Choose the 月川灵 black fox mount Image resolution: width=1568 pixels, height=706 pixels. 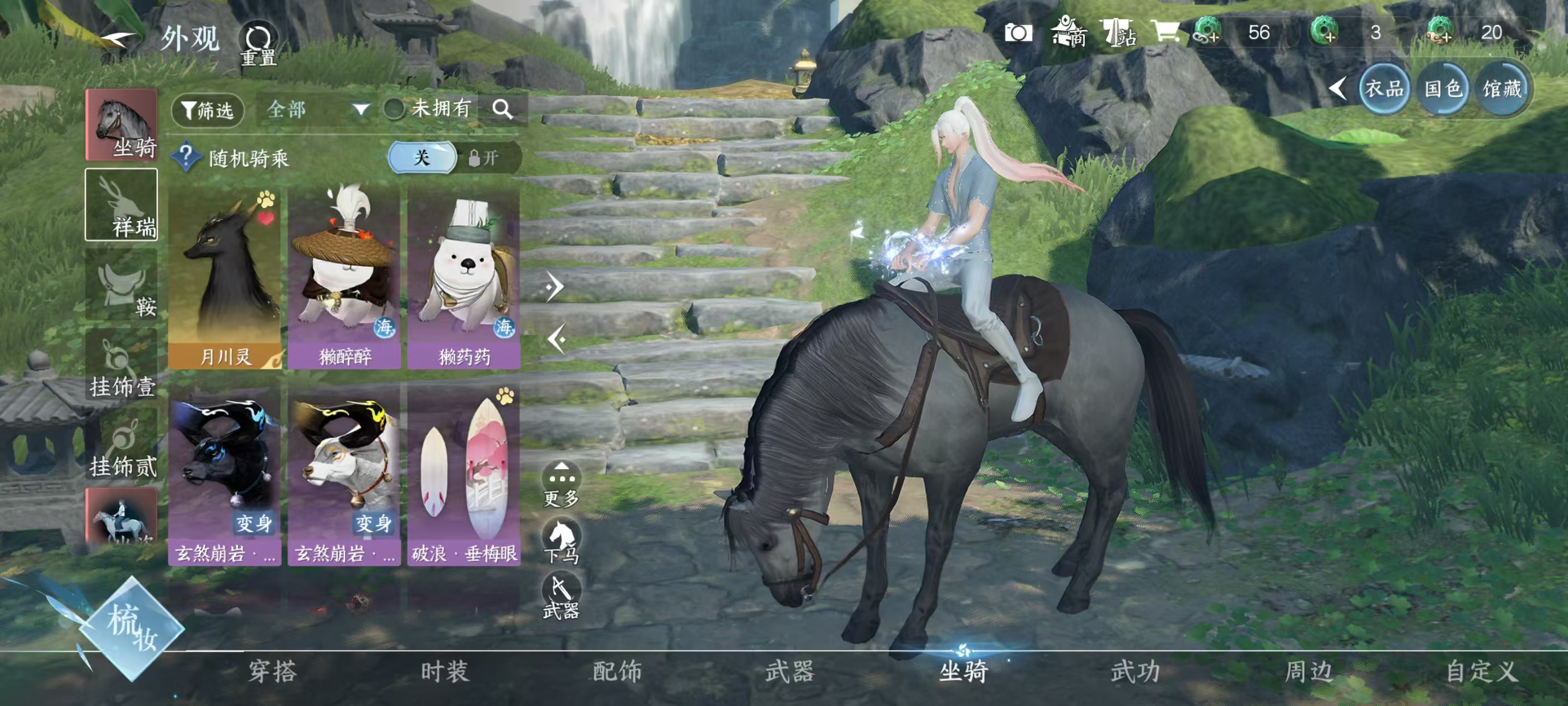[225, 278]
